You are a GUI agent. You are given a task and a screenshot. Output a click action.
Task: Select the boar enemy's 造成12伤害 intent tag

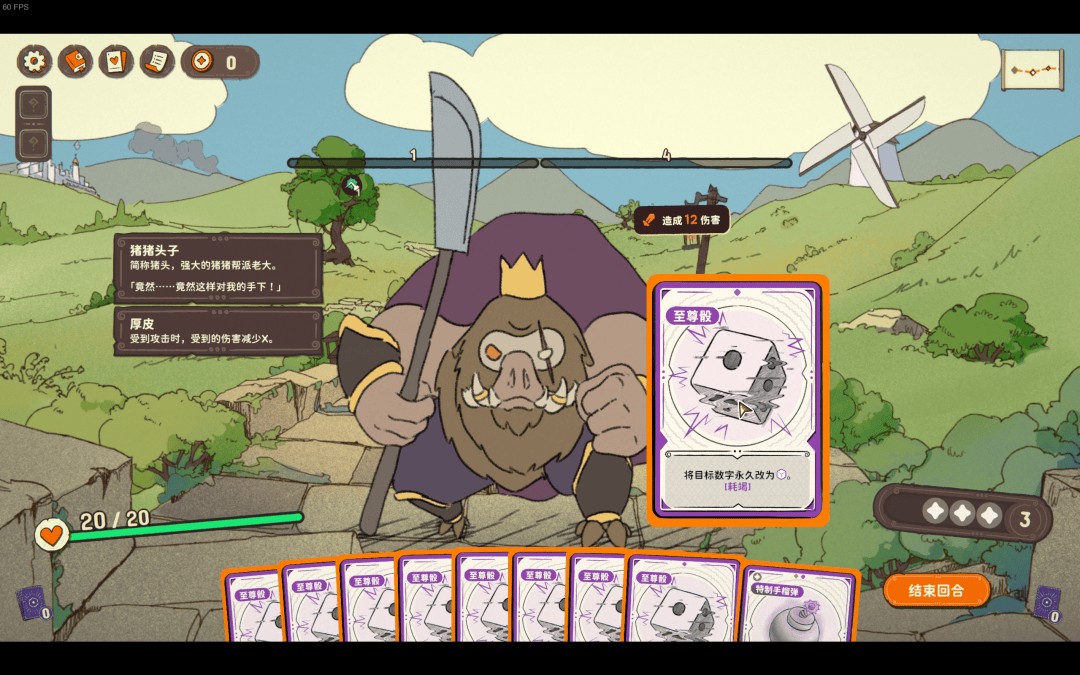[682, 220]
